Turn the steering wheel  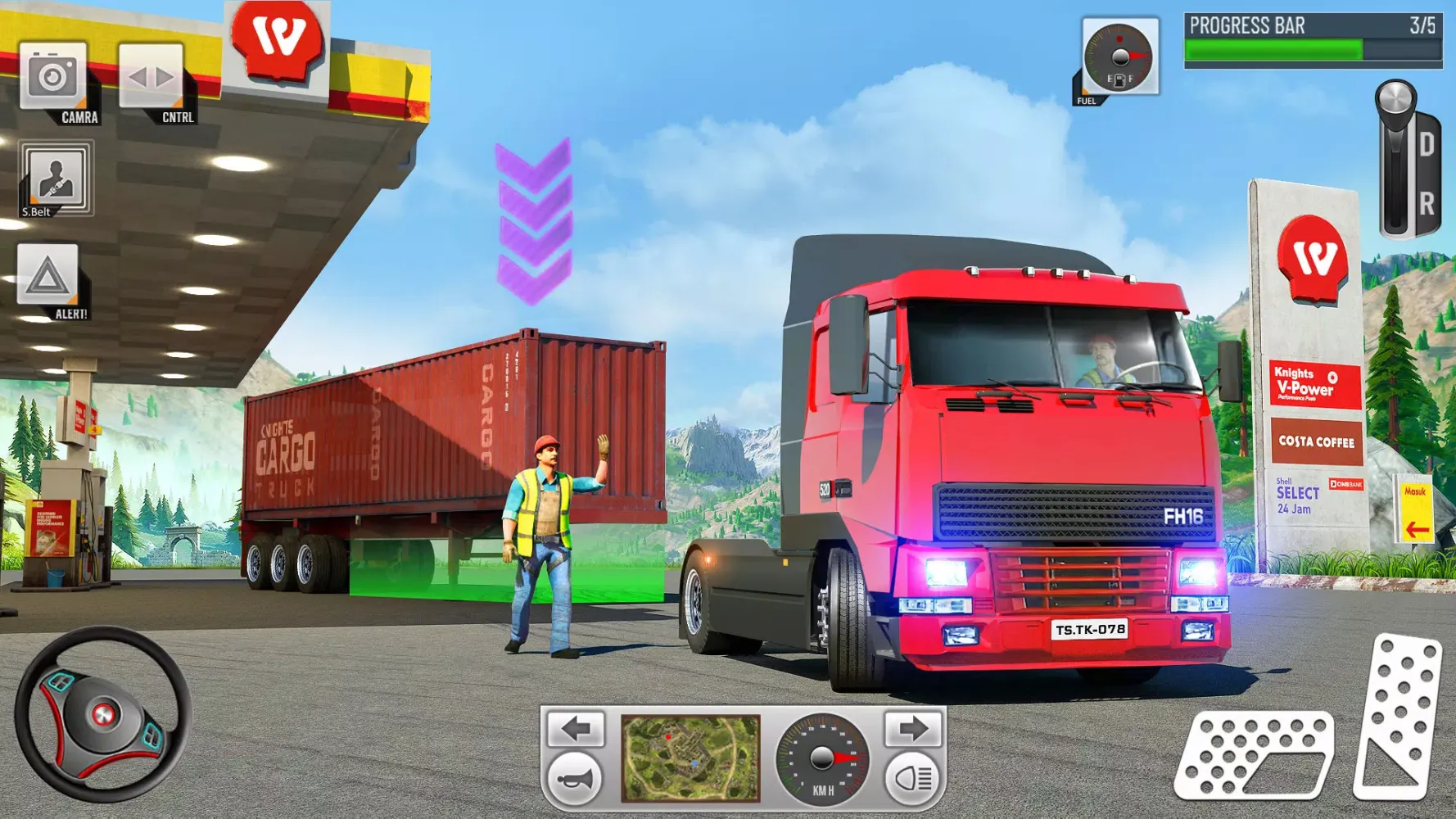pos(101,713)
